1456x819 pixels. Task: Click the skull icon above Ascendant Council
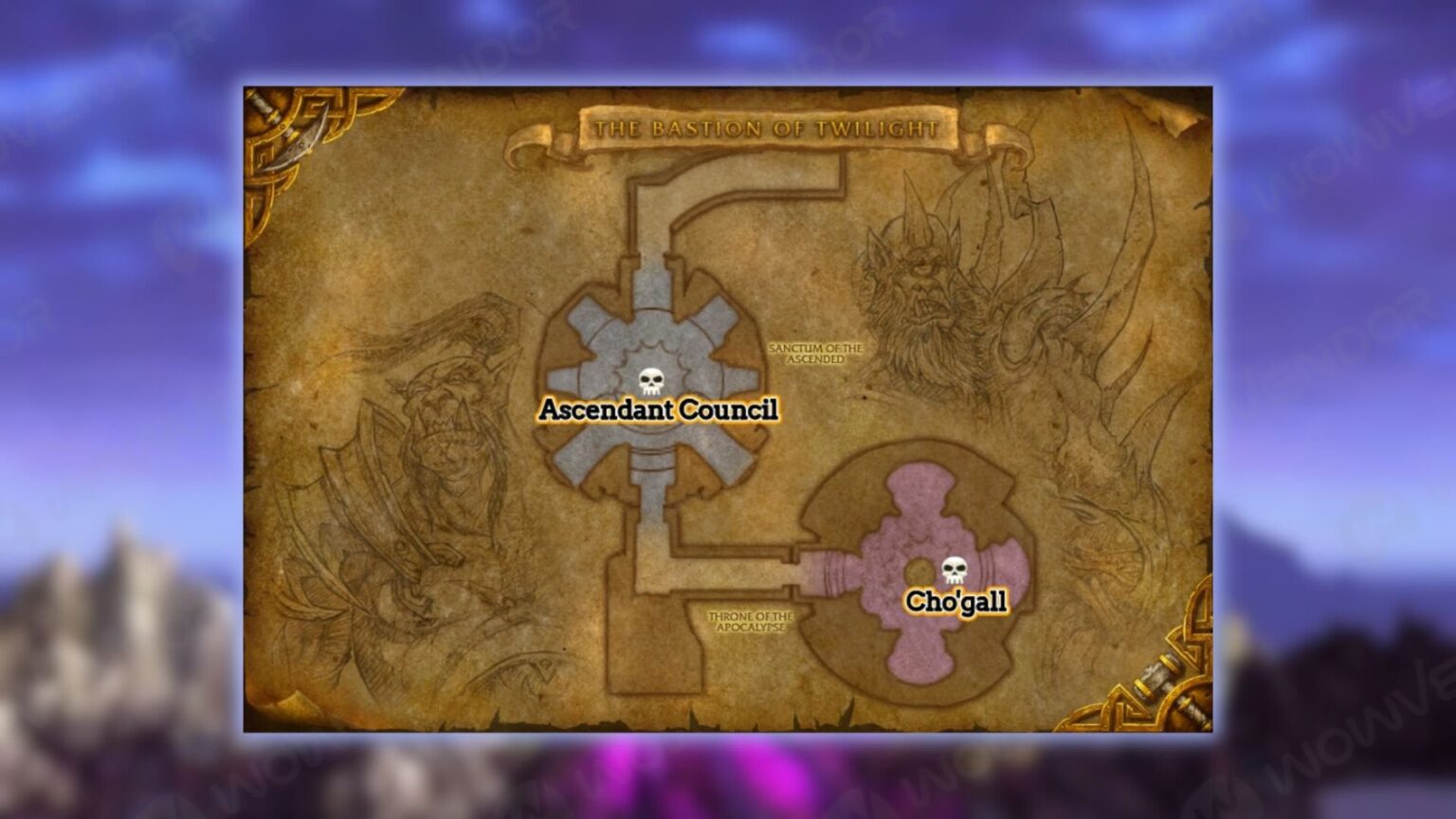pos(650,381)
